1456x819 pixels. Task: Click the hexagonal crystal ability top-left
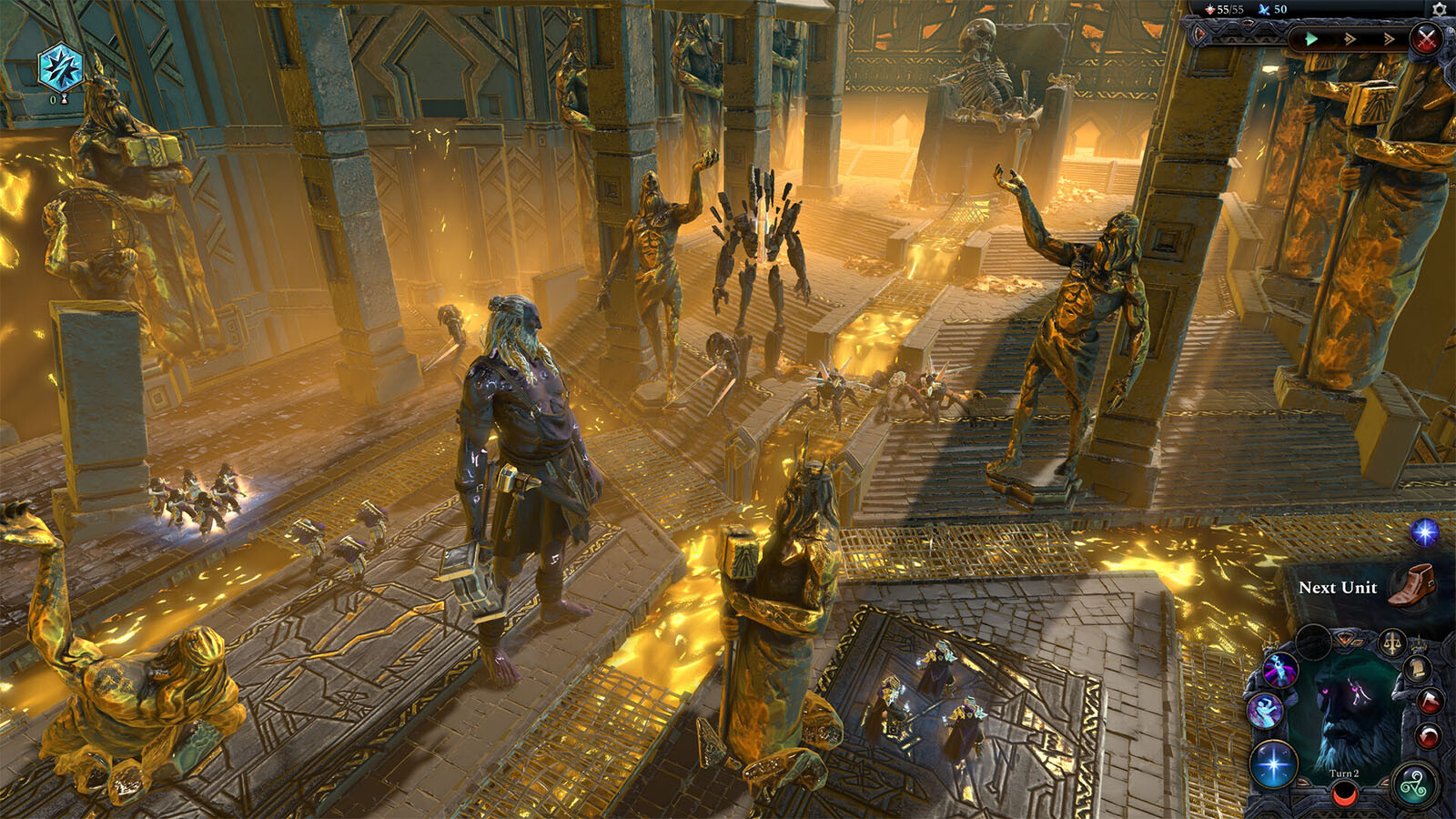pos(61,68)
